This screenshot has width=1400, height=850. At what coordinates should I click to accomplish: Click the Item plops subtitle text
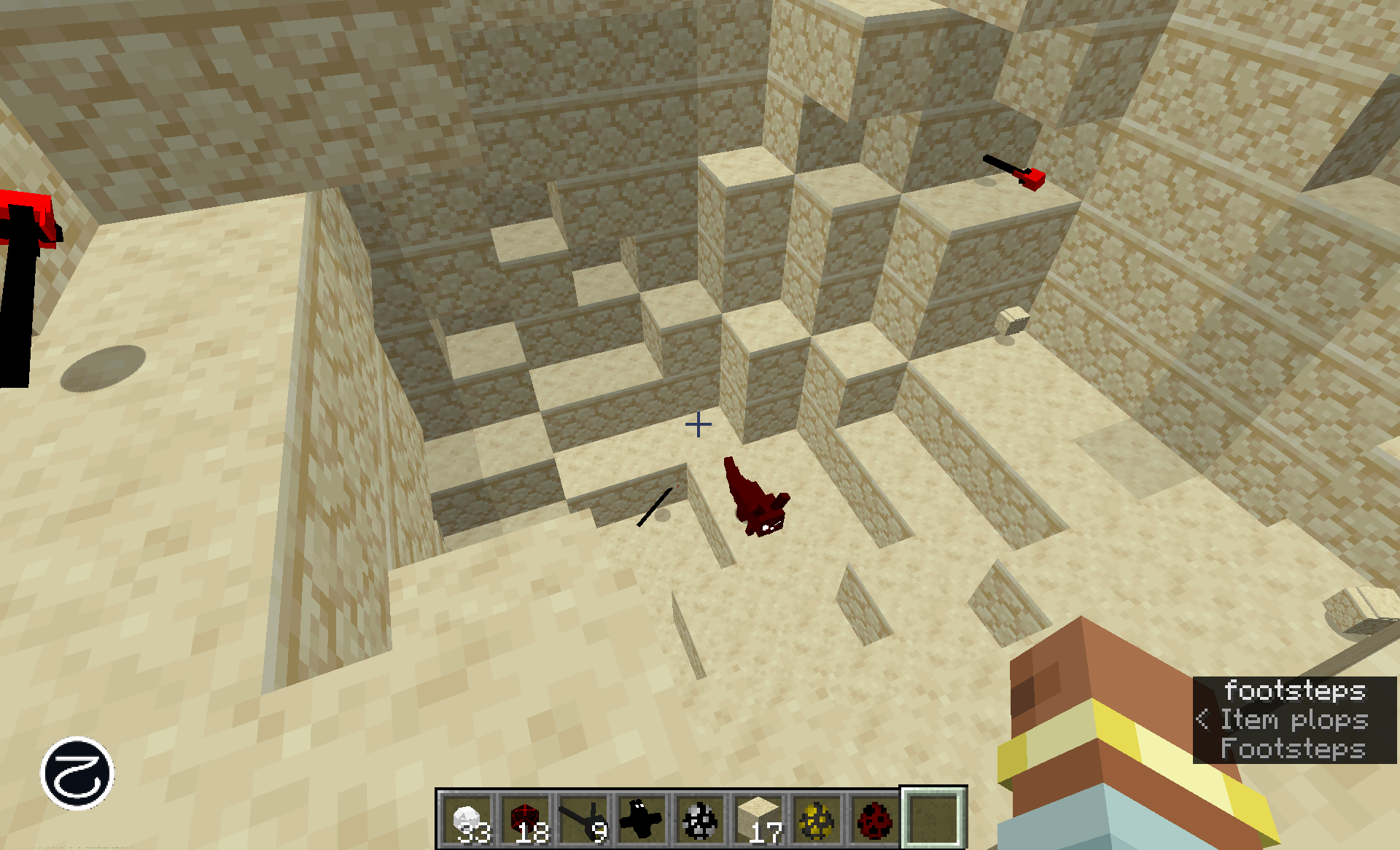click(1294, 721)
